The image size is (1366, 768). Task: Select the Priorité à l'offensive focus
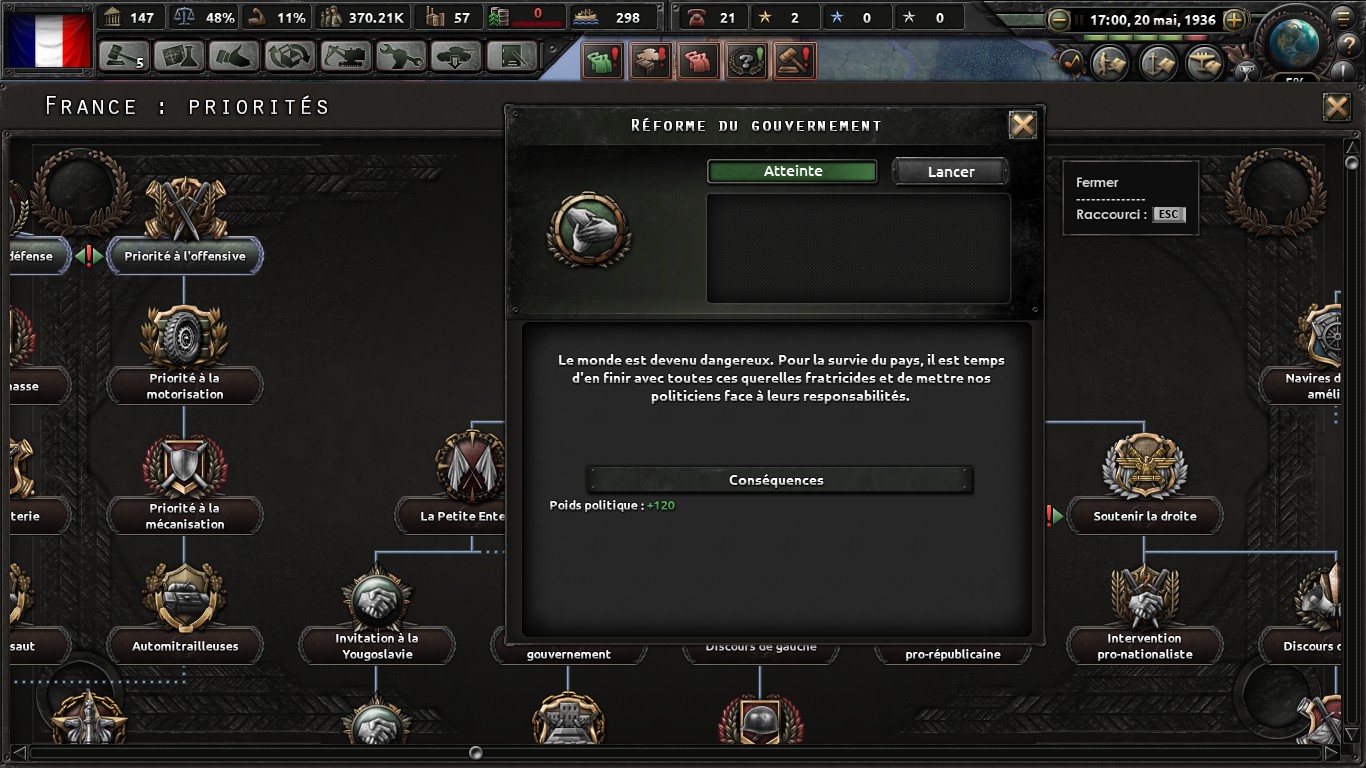tap(184, 256)
